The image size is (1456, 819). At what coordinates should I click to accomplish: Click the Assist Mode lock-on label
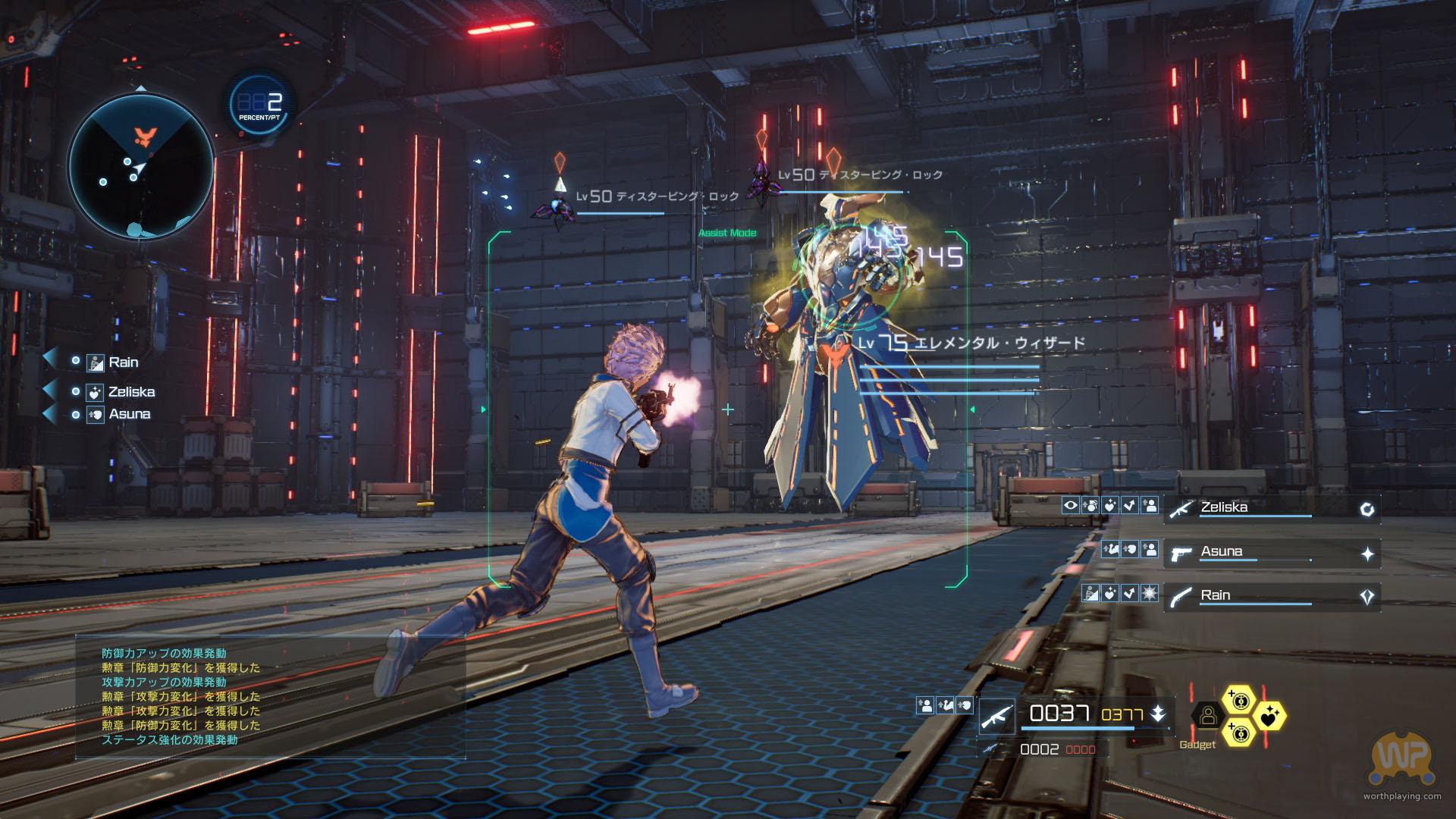click(x=727, y=233)
